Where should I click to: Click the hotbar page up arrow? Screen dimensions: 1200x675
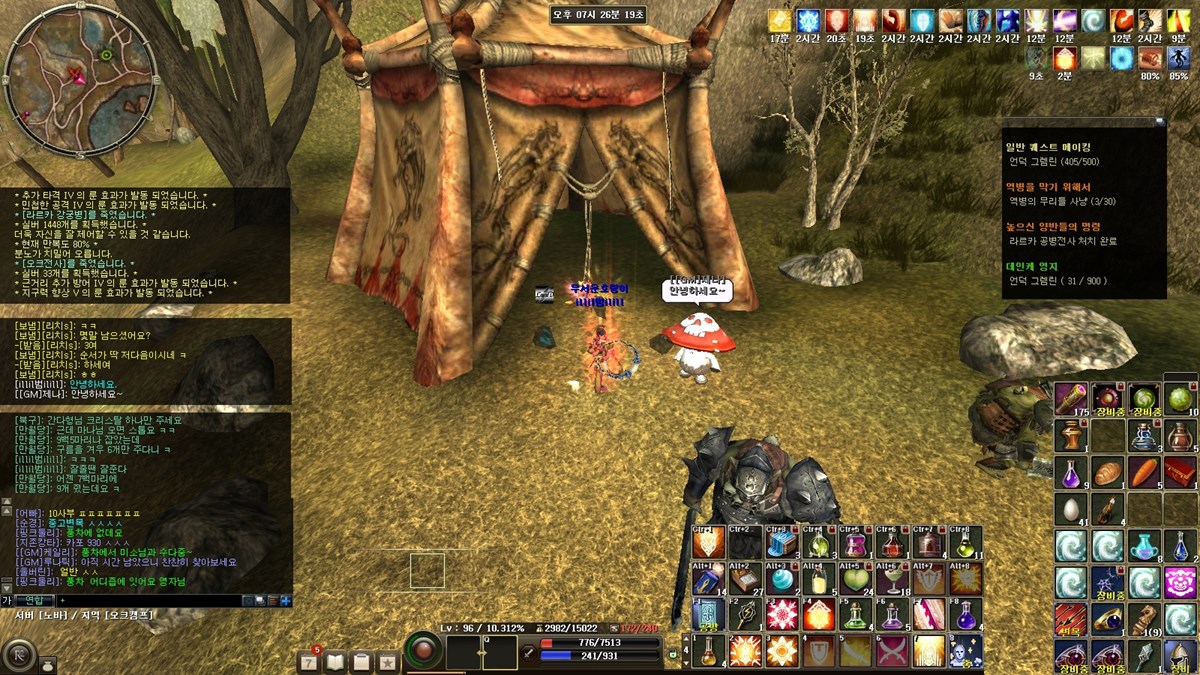click(x=686, y=638)
